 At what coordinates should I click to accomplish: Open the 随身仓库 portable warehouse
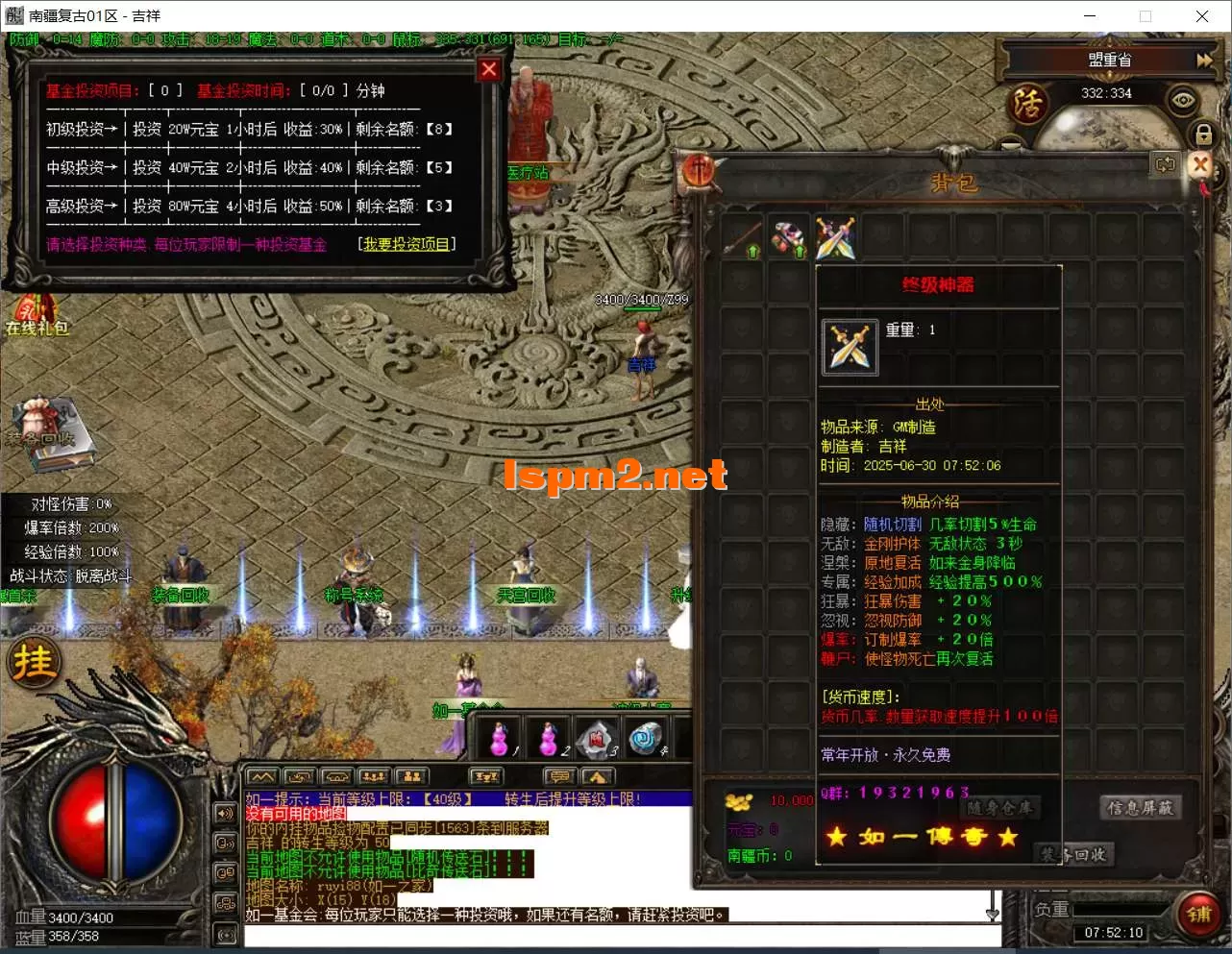click(1002, 808)
